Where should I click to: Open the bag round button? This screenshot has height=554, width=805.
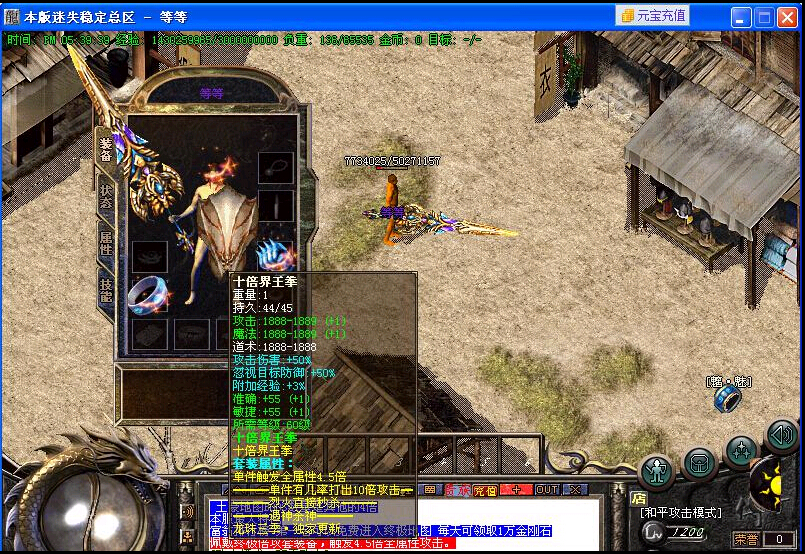[699, 464]
